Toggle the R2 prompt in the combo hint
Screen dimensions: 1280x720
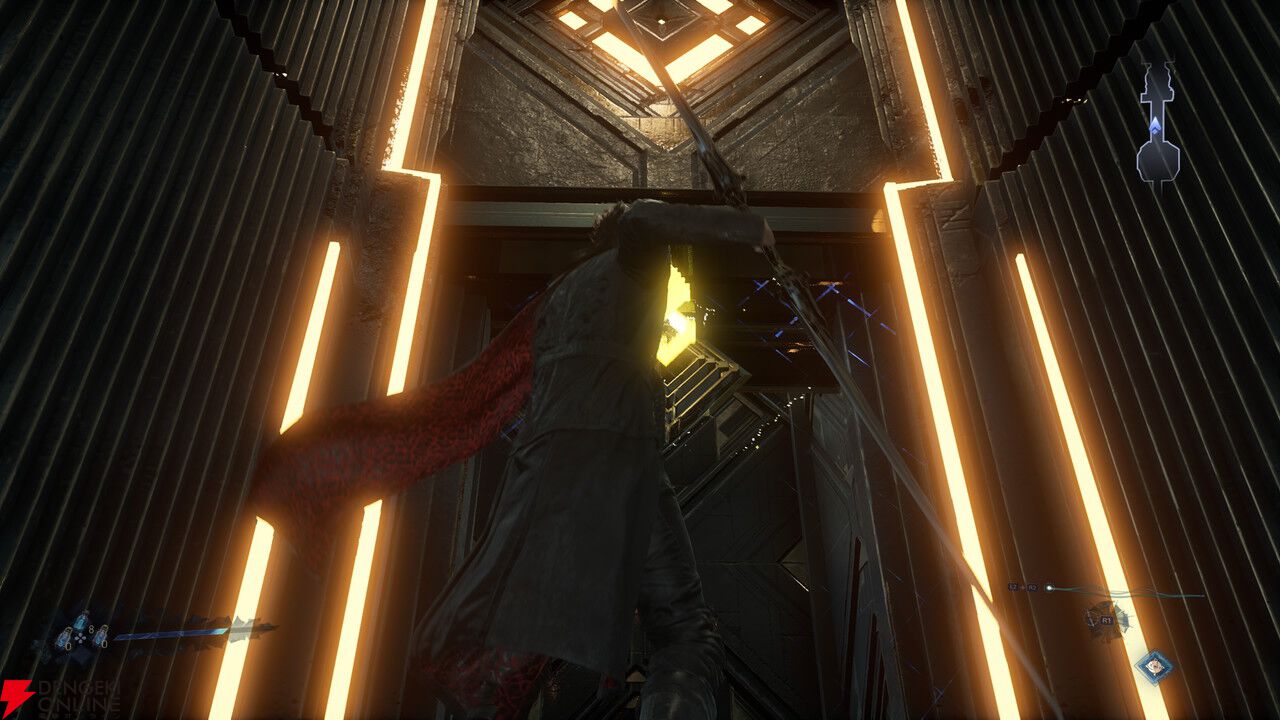(1033, 587)
